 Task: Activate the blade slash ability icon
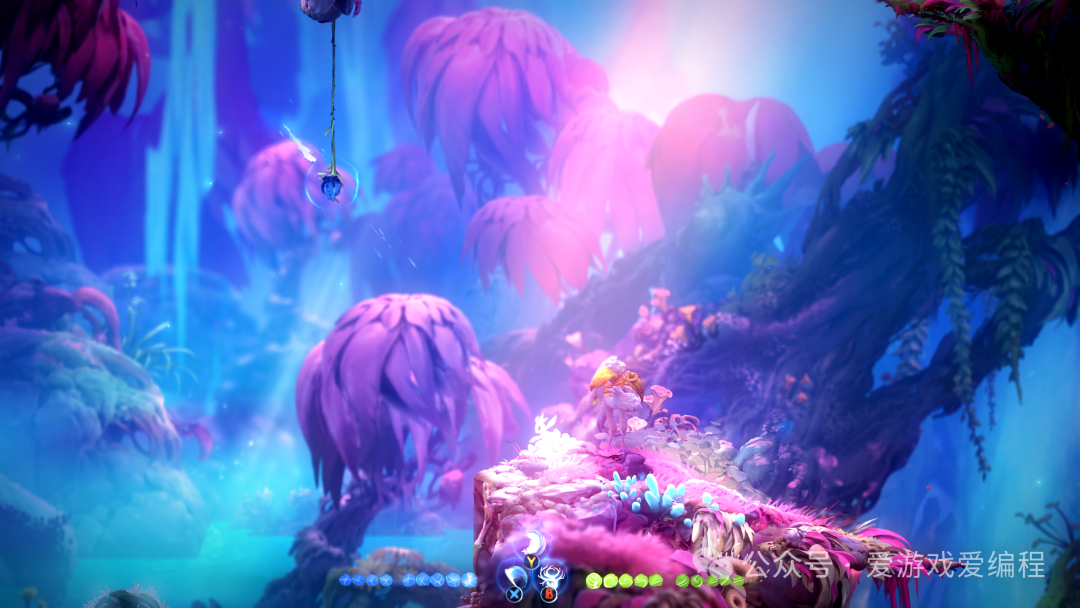(514, 576)
